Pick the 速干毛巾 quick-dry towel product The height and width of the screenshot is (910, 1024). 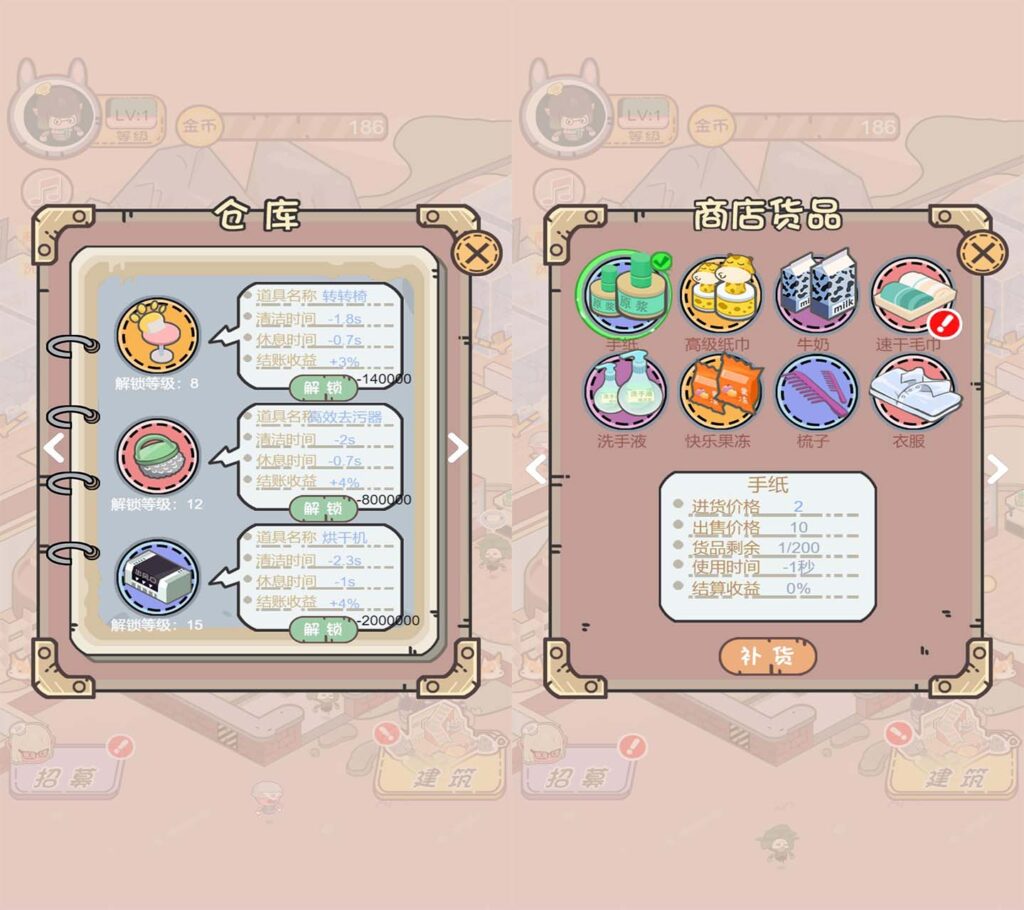click(x=911, y=296)
